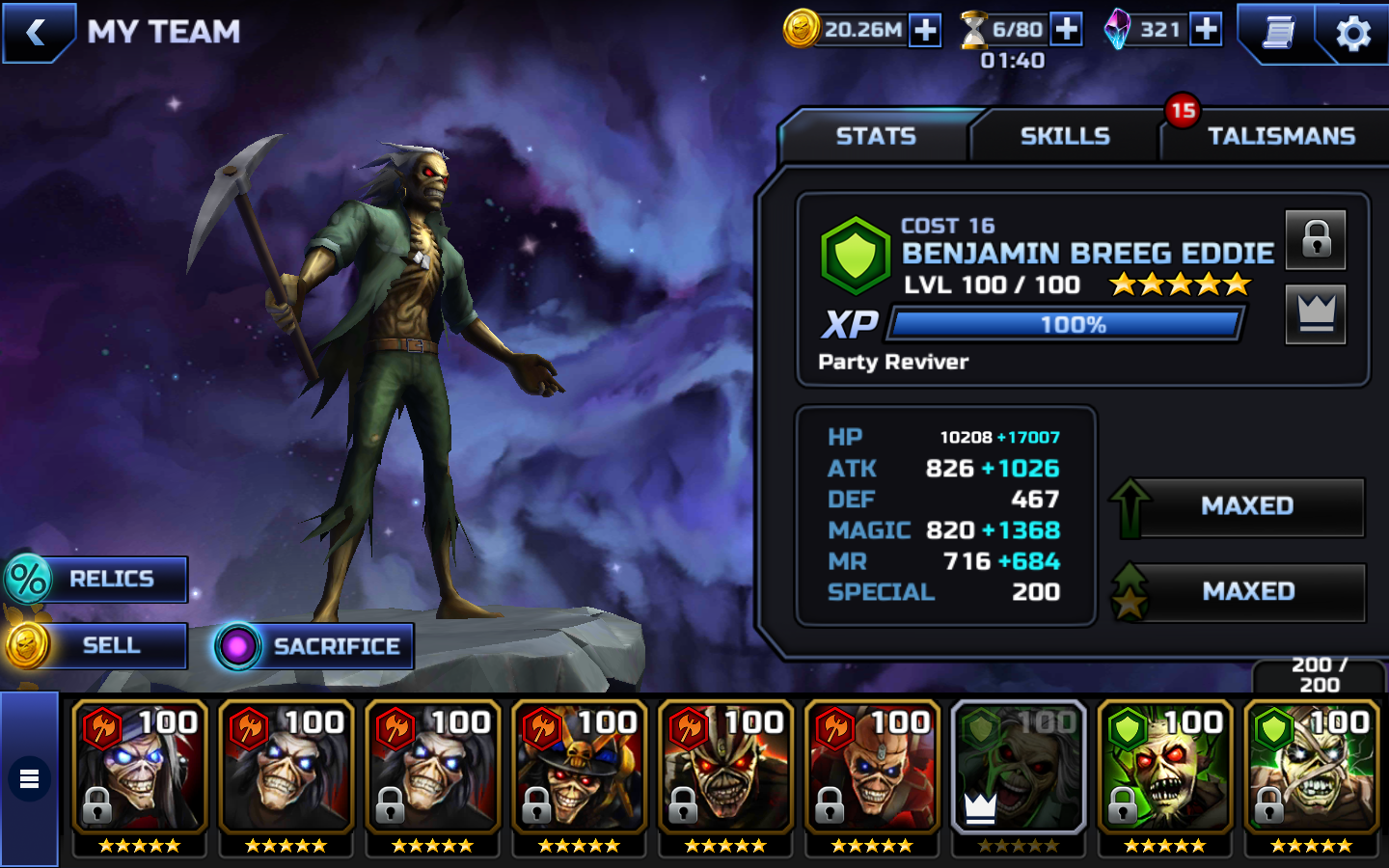Open the Talismans tab
Screen dimensions: 1389x868
coord(1280,136)
